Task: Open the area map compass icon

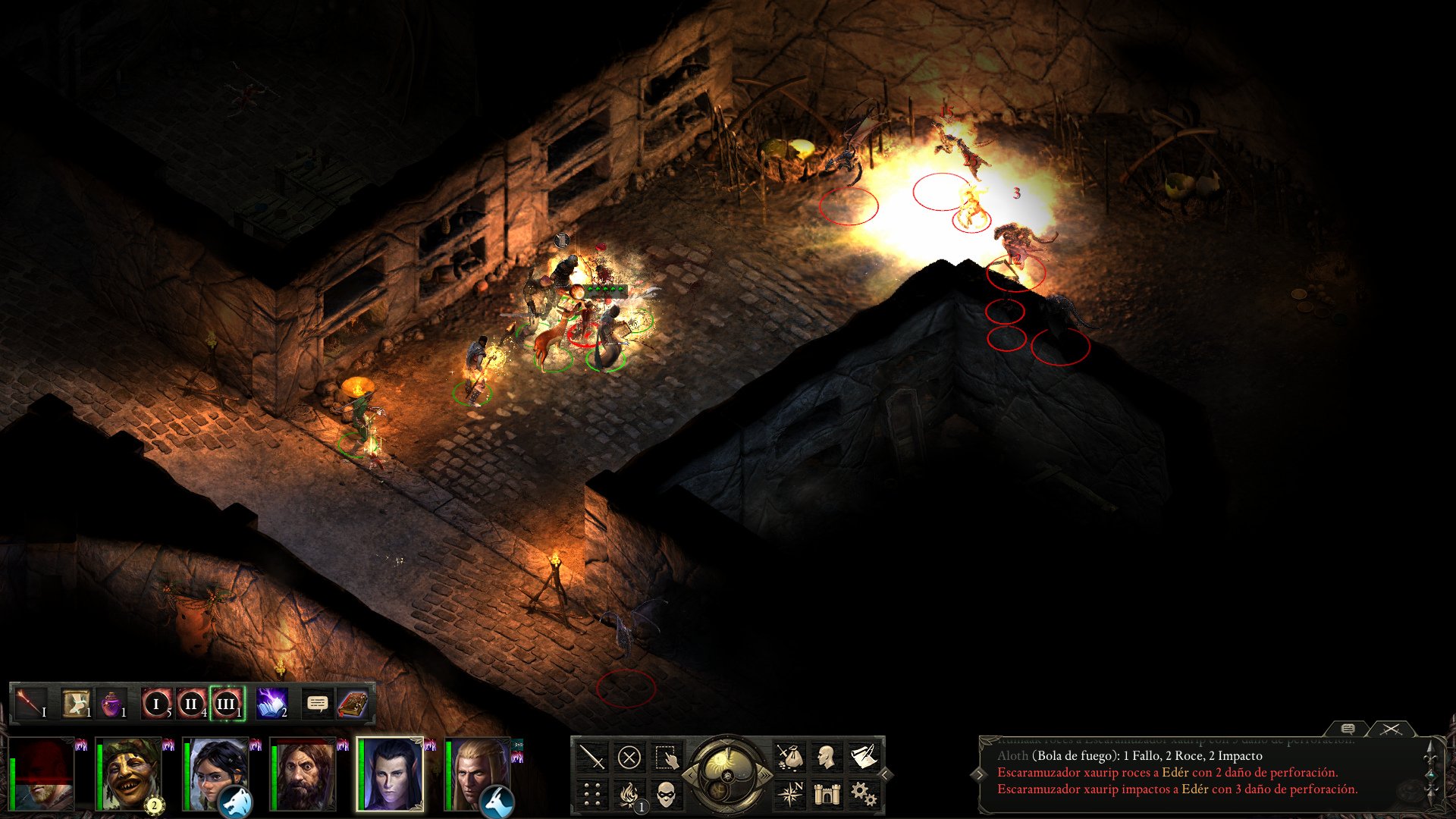Action: (x=792, y=793)
